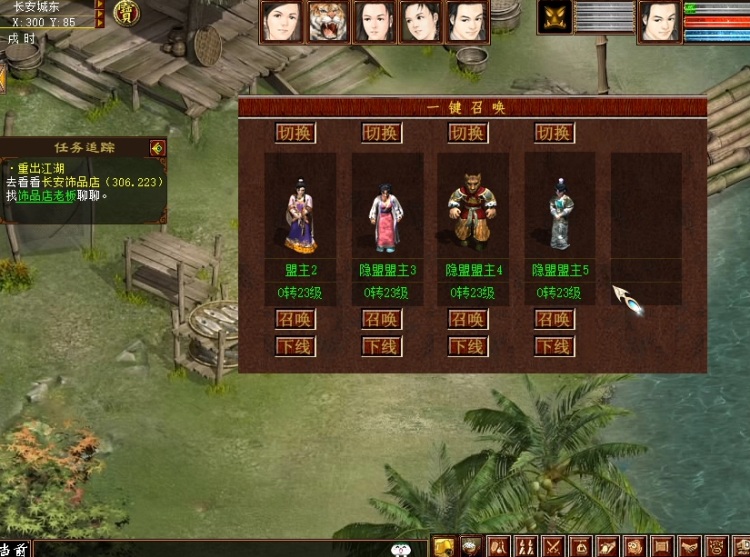Viewport: 750px width, 557px height.
Task: Open the round 寶 treasure icon
Action: (127, 13)
